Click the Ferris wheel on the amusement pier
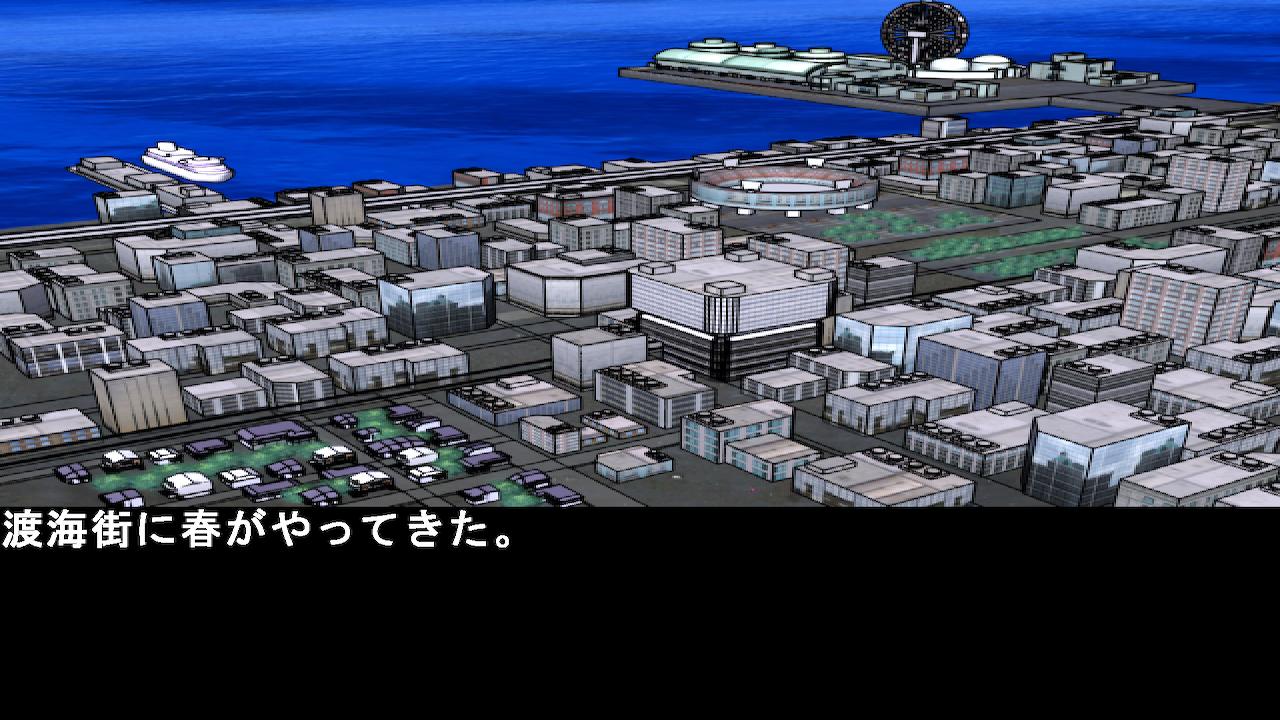The height and width of the screenshot is (720, 1280). pyautogui.click(x=921, y=30)
